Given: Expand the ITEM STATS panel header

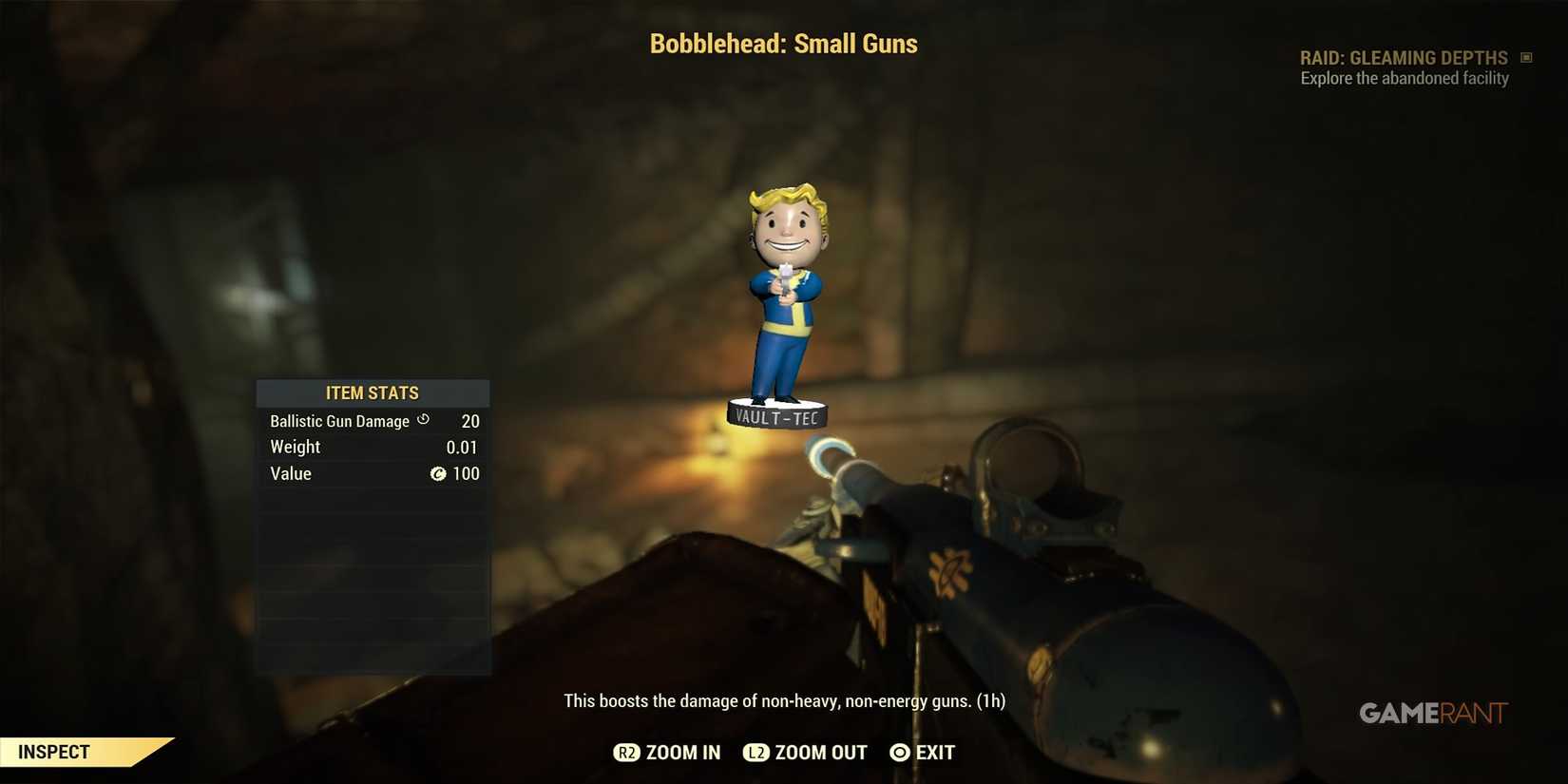Looking at the screenshot, I should tap(373, 392).
